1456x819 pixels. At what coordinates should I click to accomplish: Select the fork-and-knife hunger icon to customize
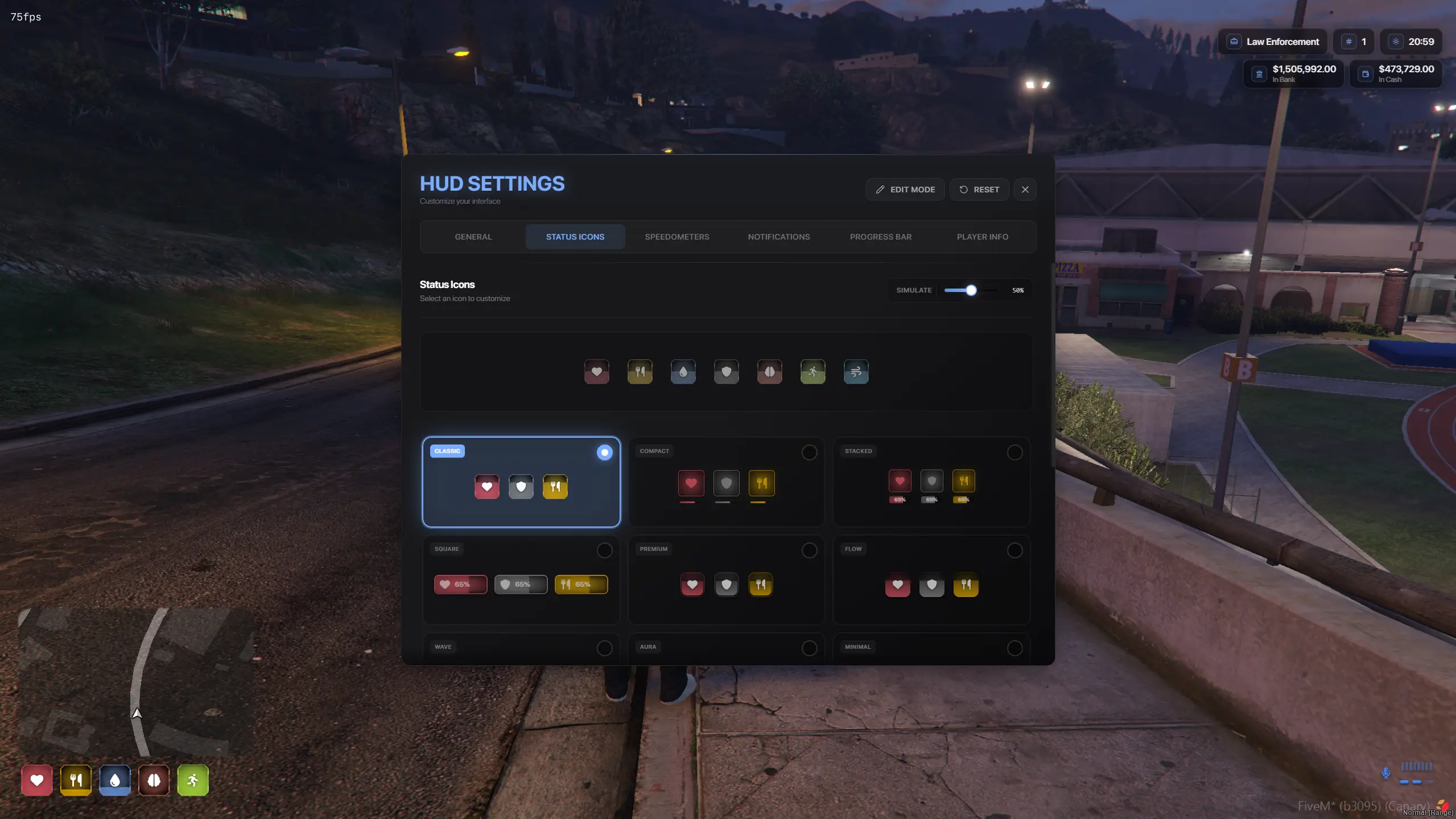[639, 371]
